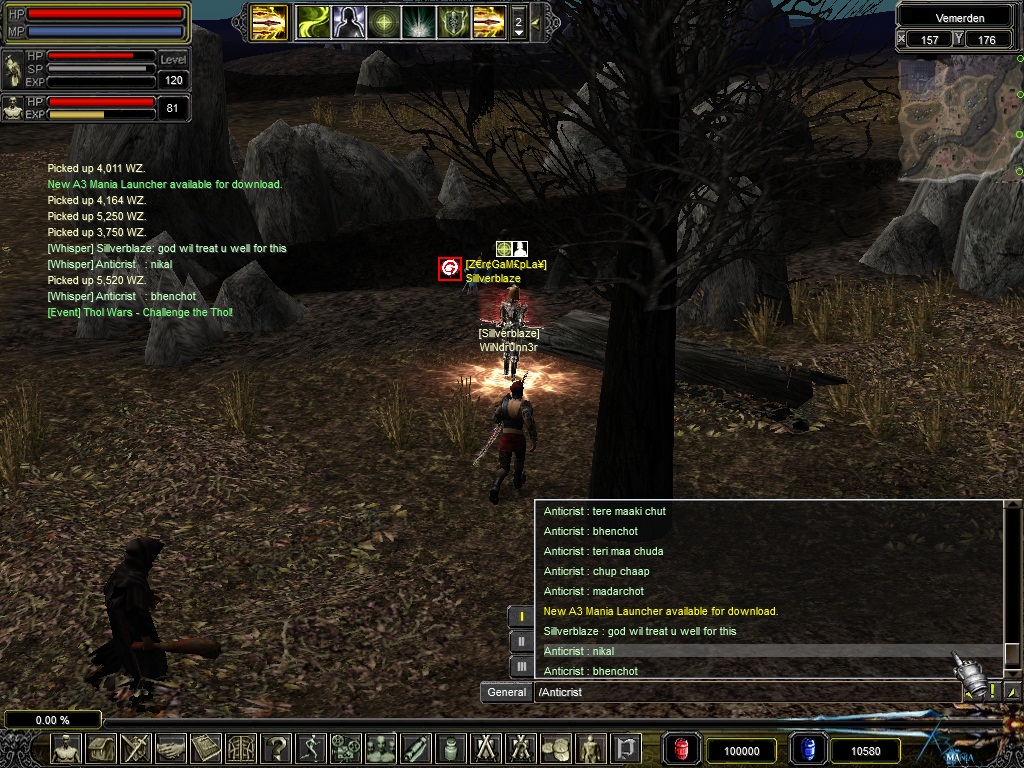Open the General chat channel selector
1024x768 pixels.
pos(507,692)
